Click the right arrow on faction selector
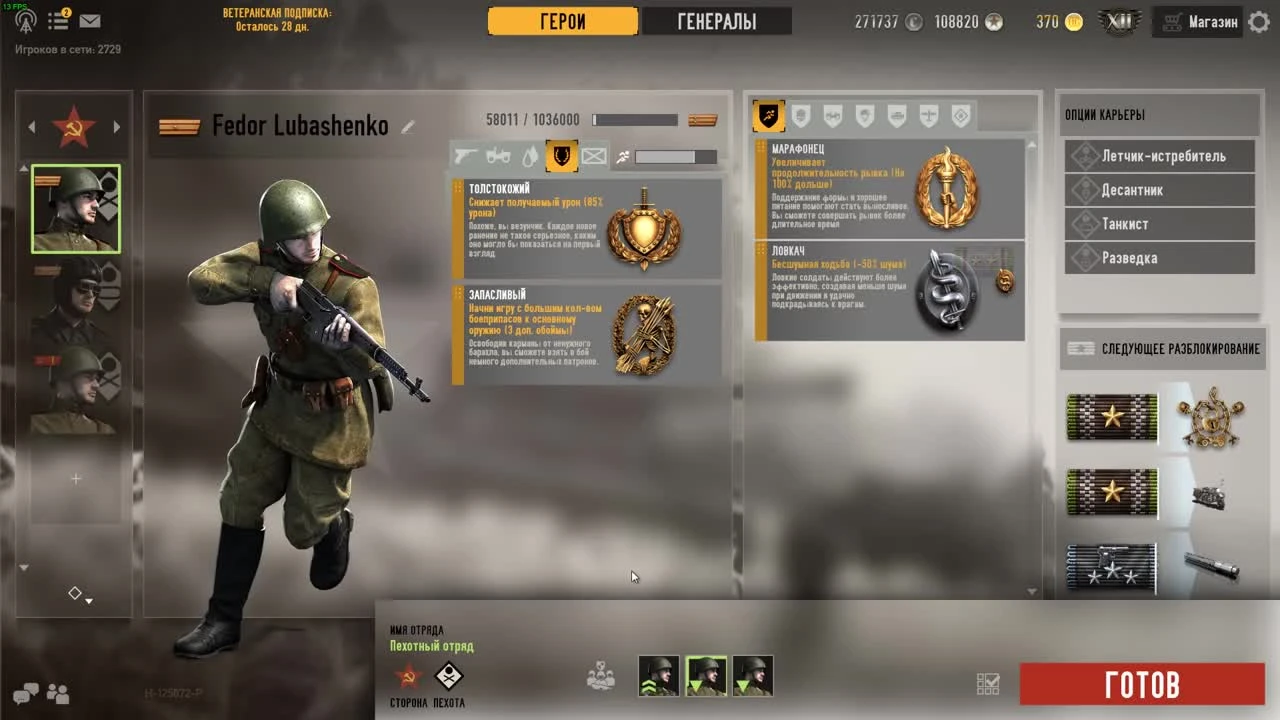 tap(117, 127)
